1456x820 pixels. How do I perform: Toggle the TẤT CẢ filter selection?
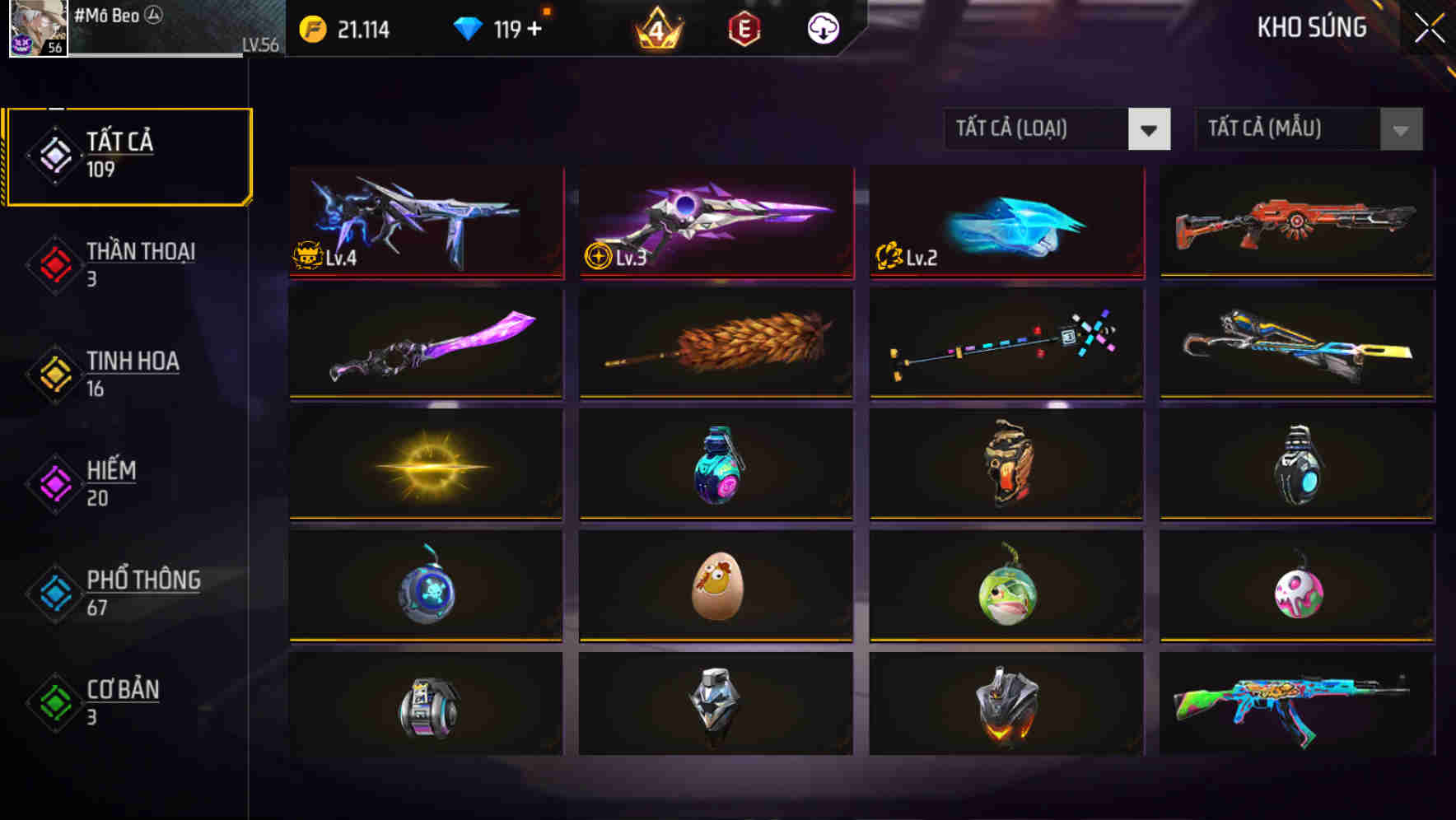tap(128, 153)
